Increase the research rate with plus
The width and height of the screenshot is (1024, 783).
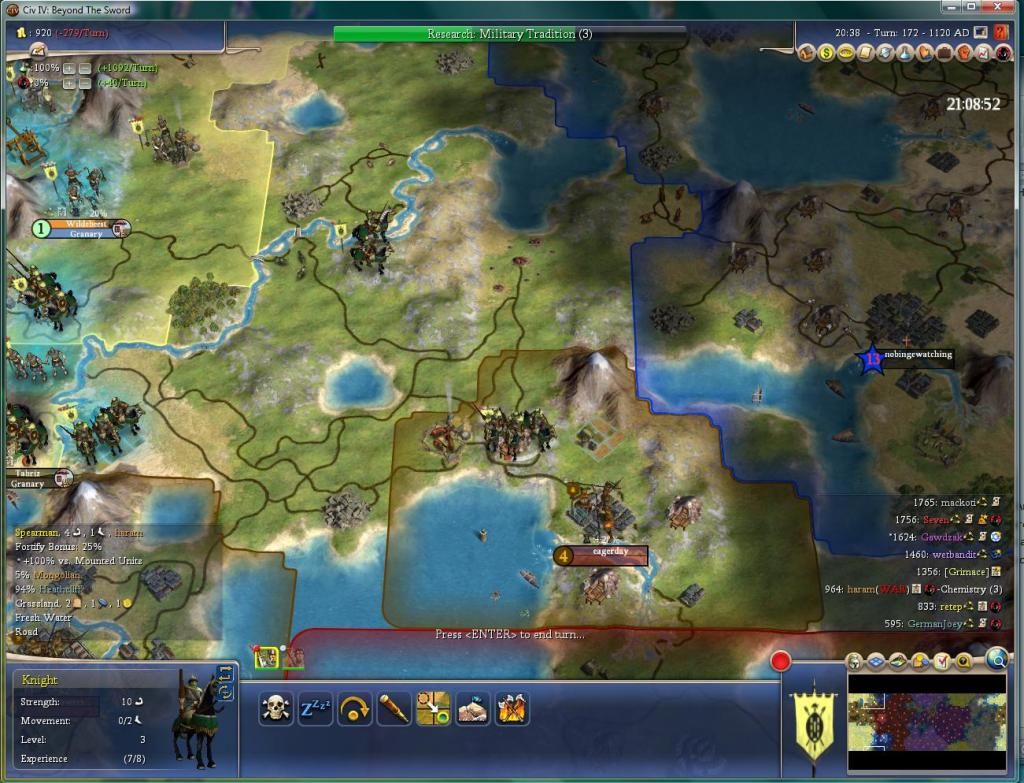click(x=68, y=67)
